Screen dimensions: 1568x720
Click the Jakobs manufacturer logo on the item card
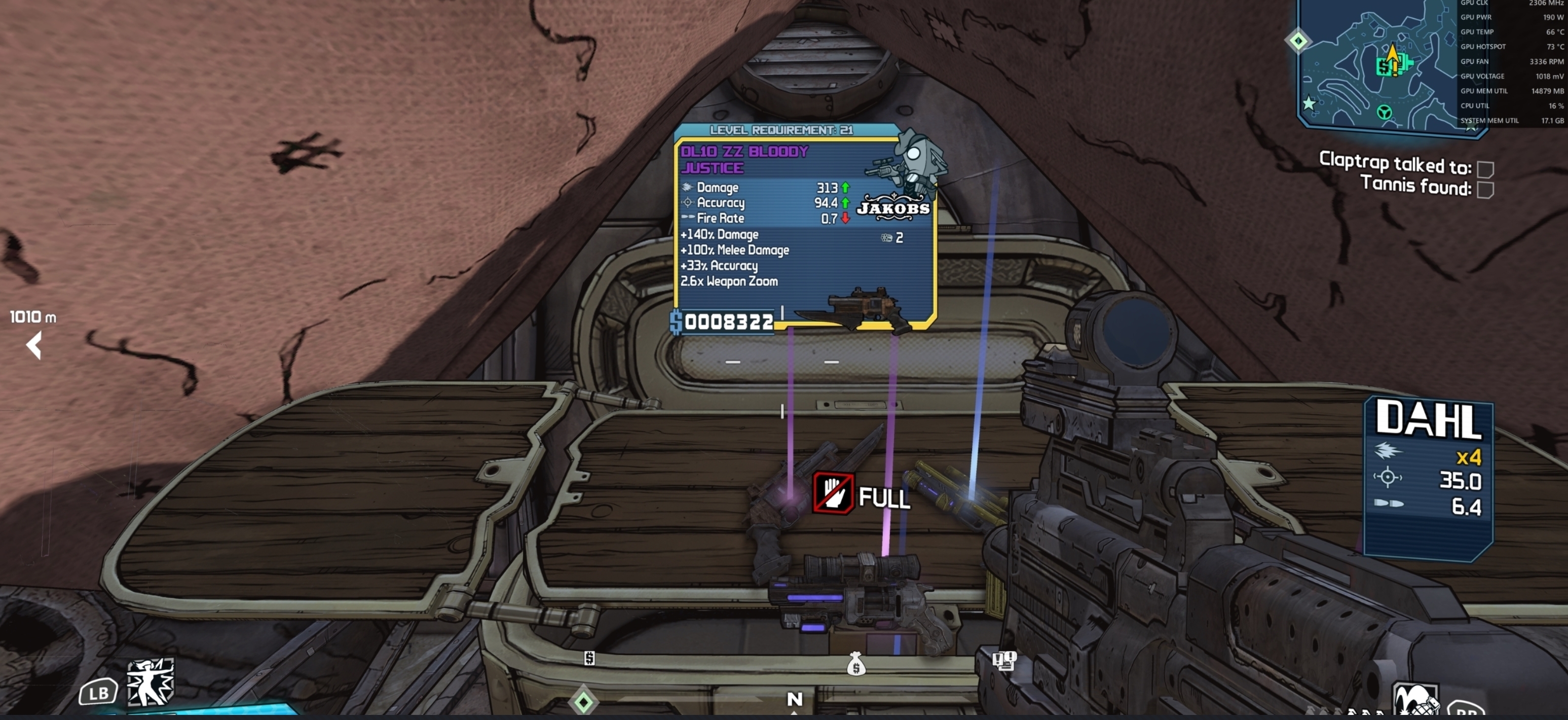click(893, 207)
